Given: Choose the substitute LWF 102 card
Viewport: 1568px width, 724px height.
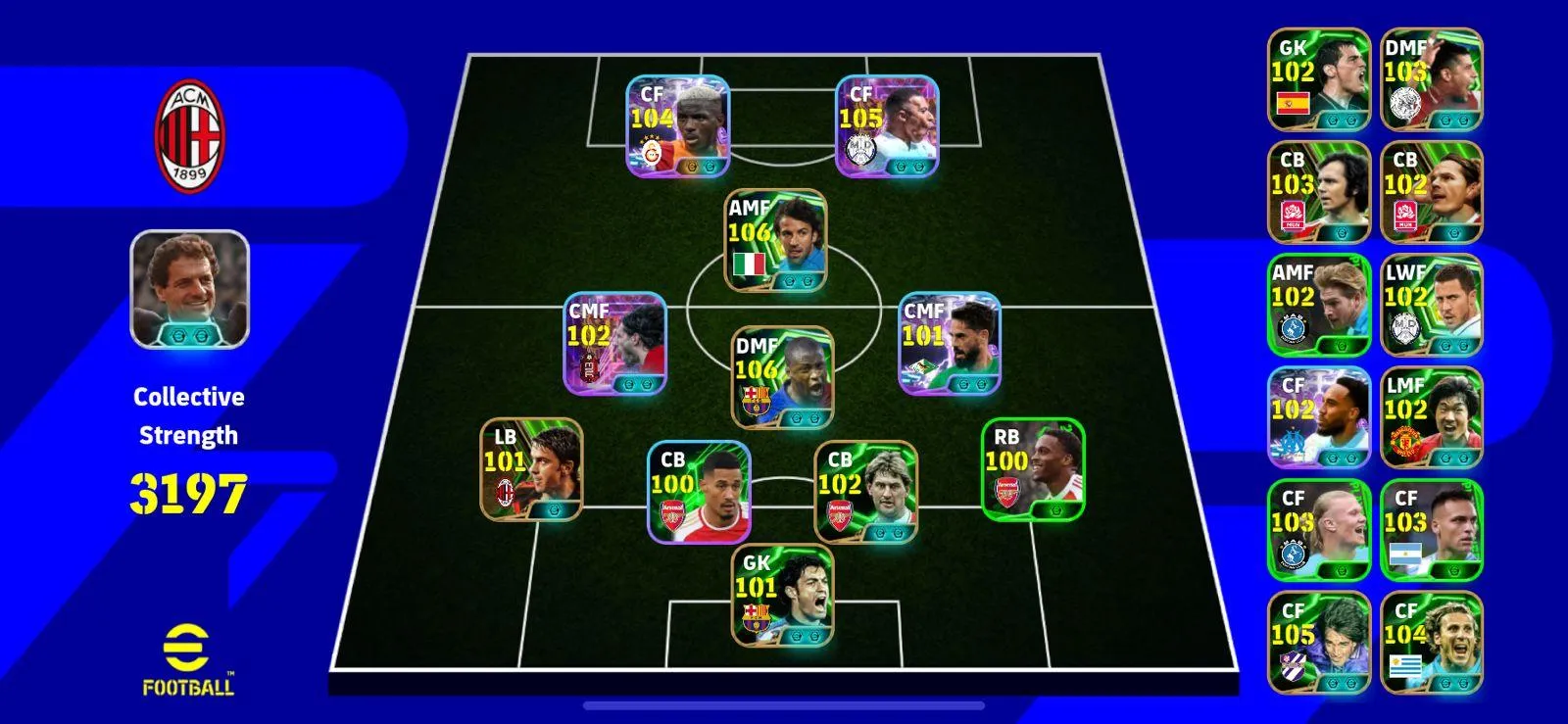Looking at the screenshot, I should (x=1432, y=305).
